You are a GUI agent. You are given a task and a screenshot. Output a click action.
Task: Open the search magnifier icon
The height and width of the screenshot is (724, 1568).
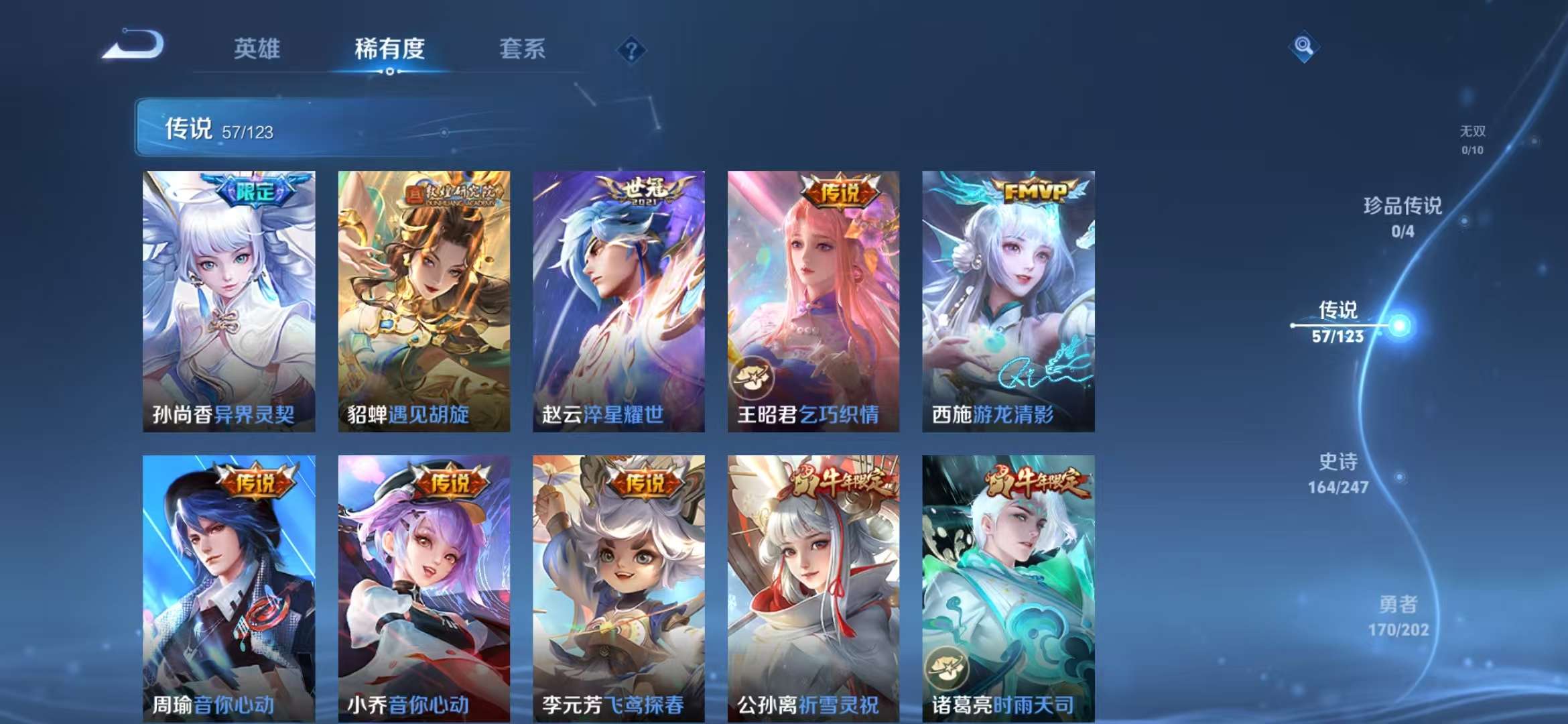pos(1304,47)
